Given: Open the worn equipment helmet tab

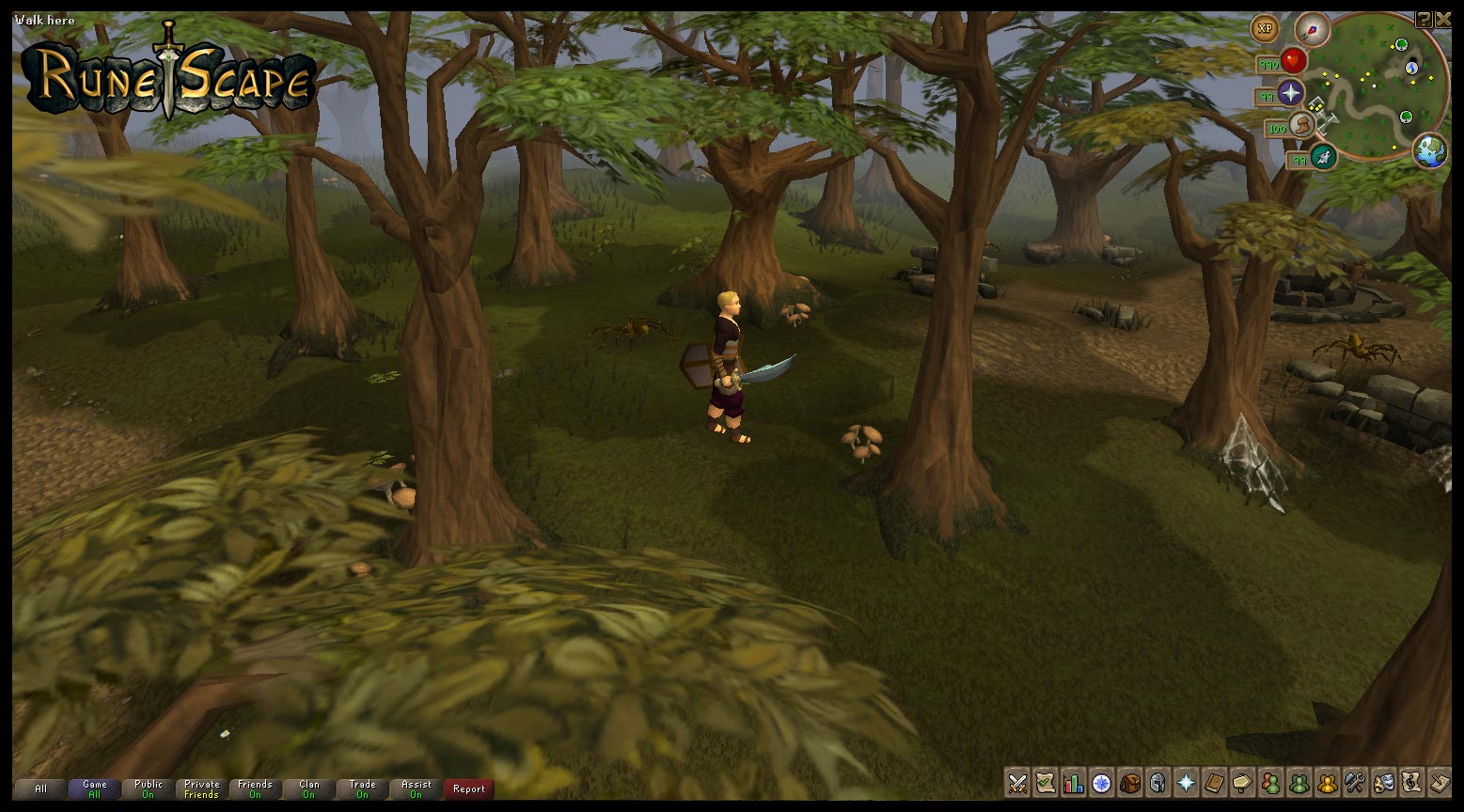Looking at the screenshot, I should [1157, 783].
